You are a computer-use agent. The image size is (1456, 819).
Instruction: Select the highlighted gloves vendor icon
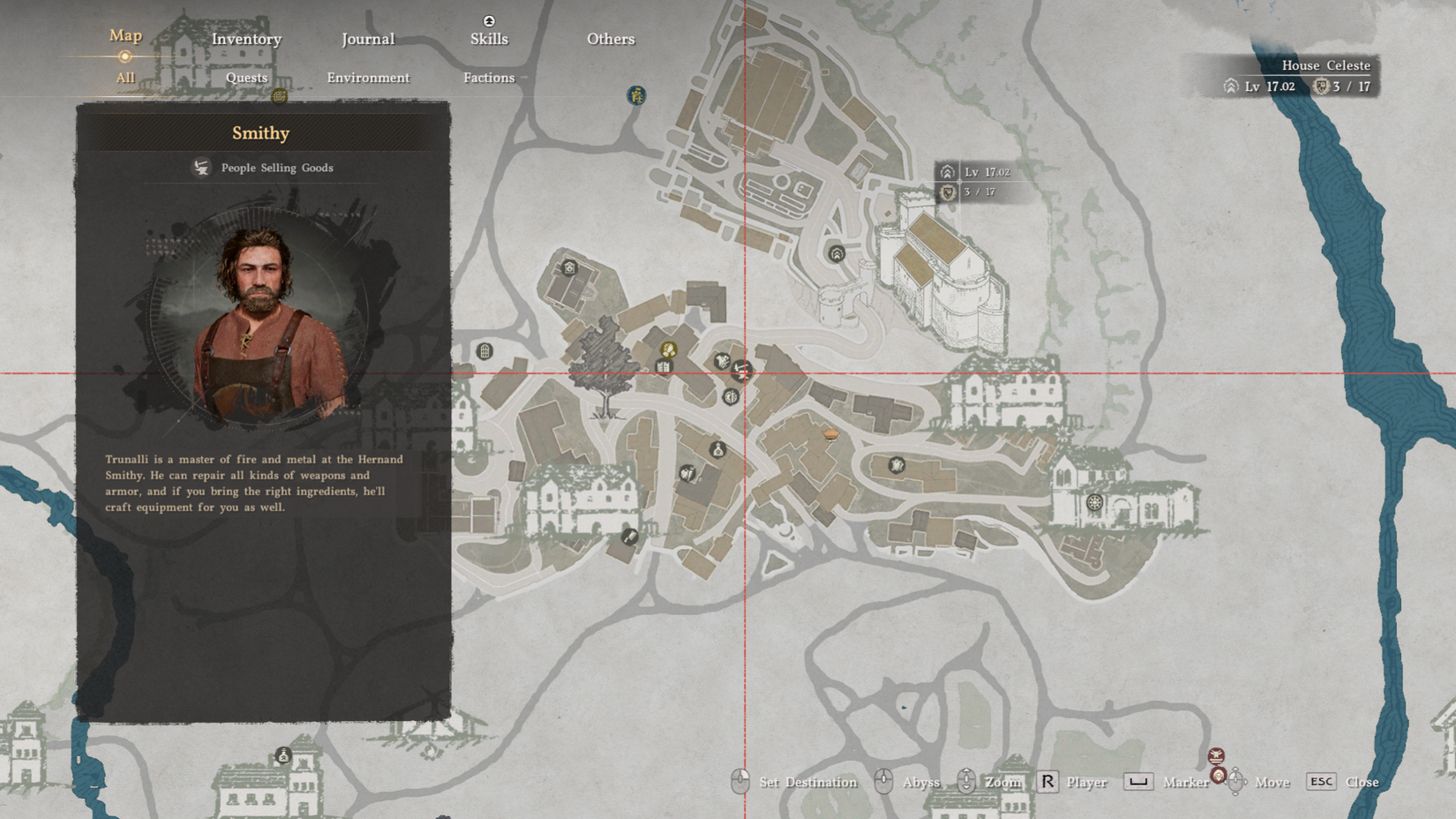[668, 349]
